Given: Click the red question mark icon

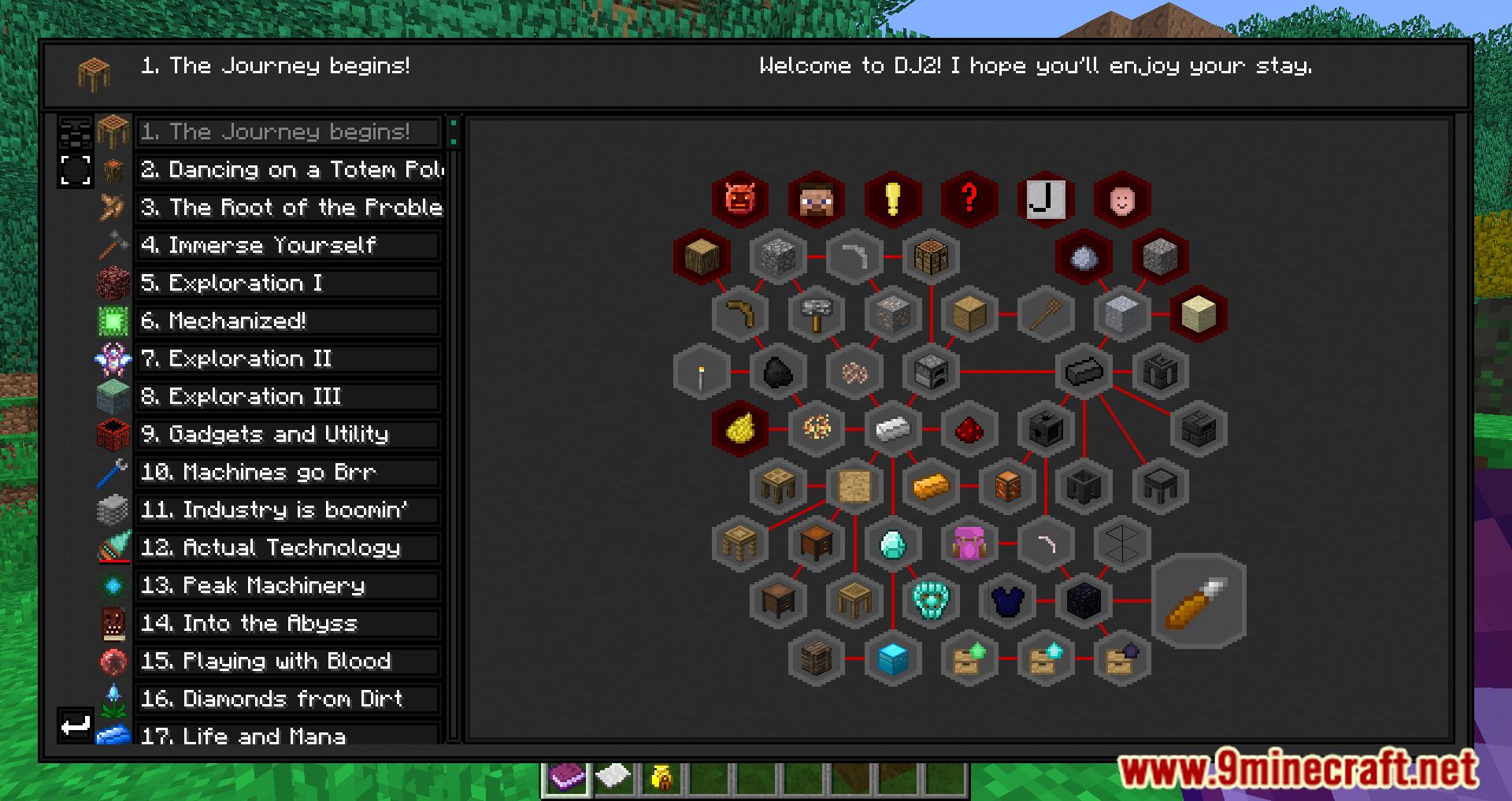Looking at the screenshot, I should [969, 199].
